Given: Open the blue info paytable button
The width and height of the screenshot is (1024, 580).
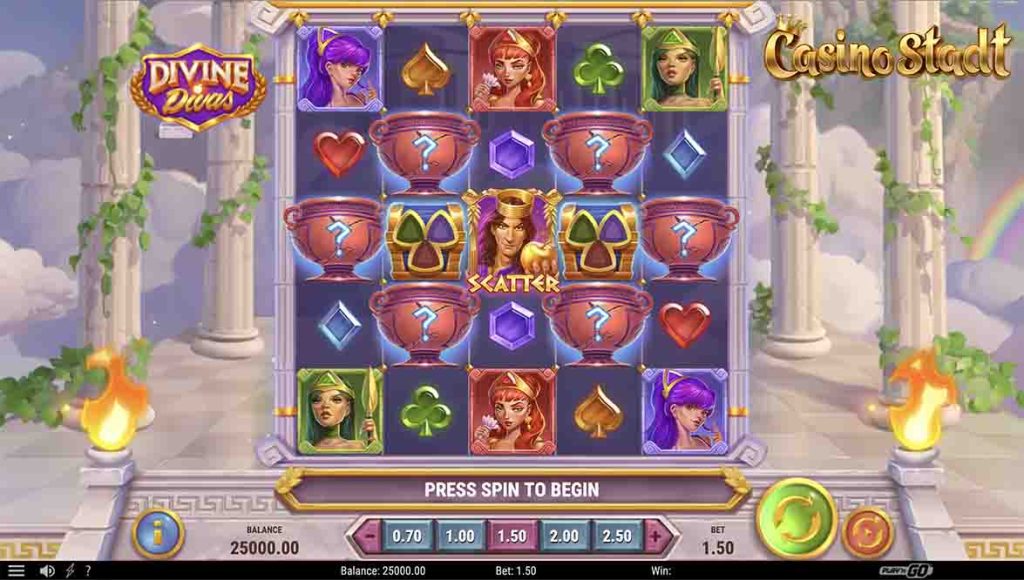Looking at the screenshot, I should [158, 533].
